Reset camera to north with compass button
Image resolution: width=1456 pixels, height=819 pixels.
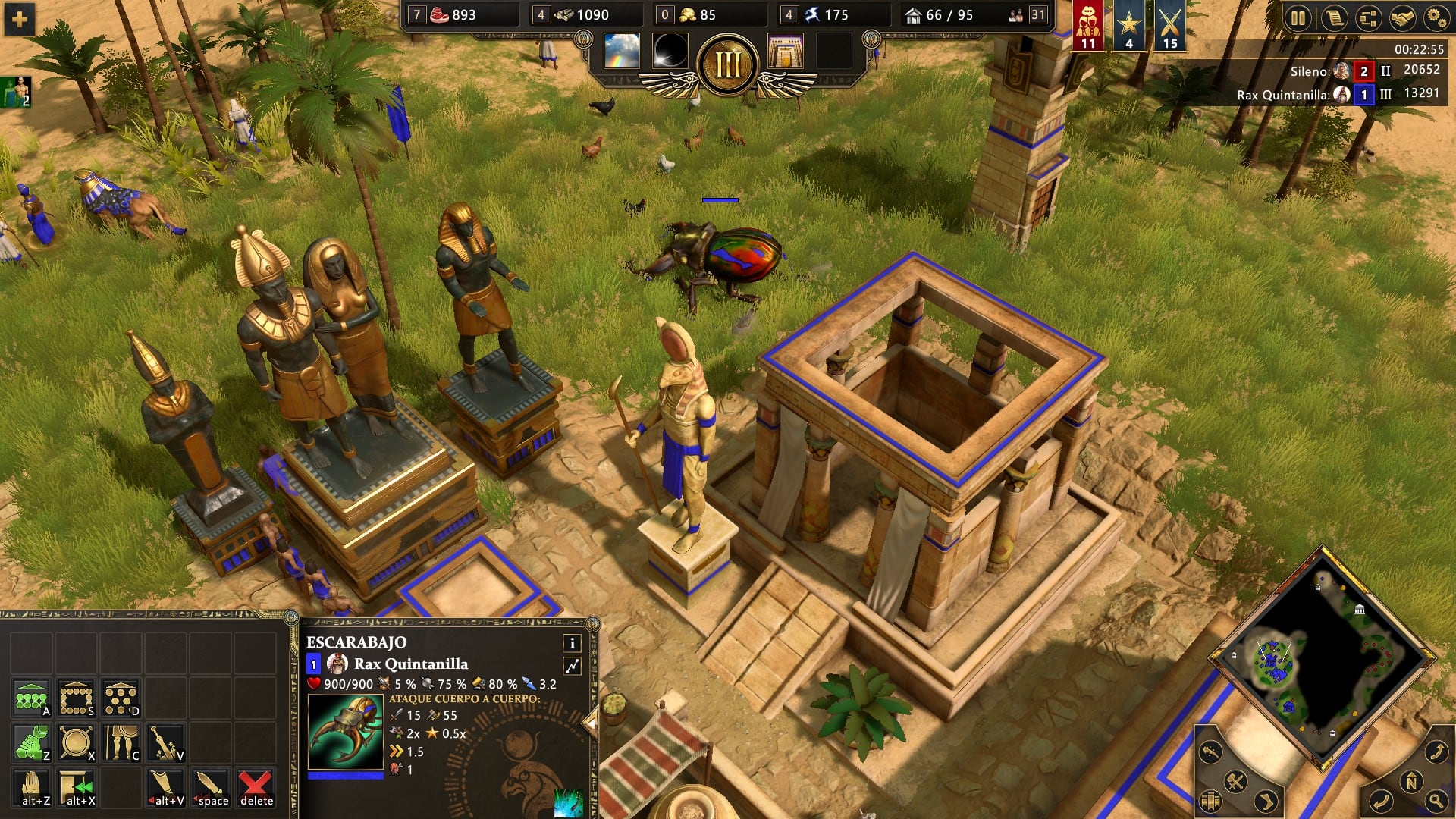(1411, 782)
